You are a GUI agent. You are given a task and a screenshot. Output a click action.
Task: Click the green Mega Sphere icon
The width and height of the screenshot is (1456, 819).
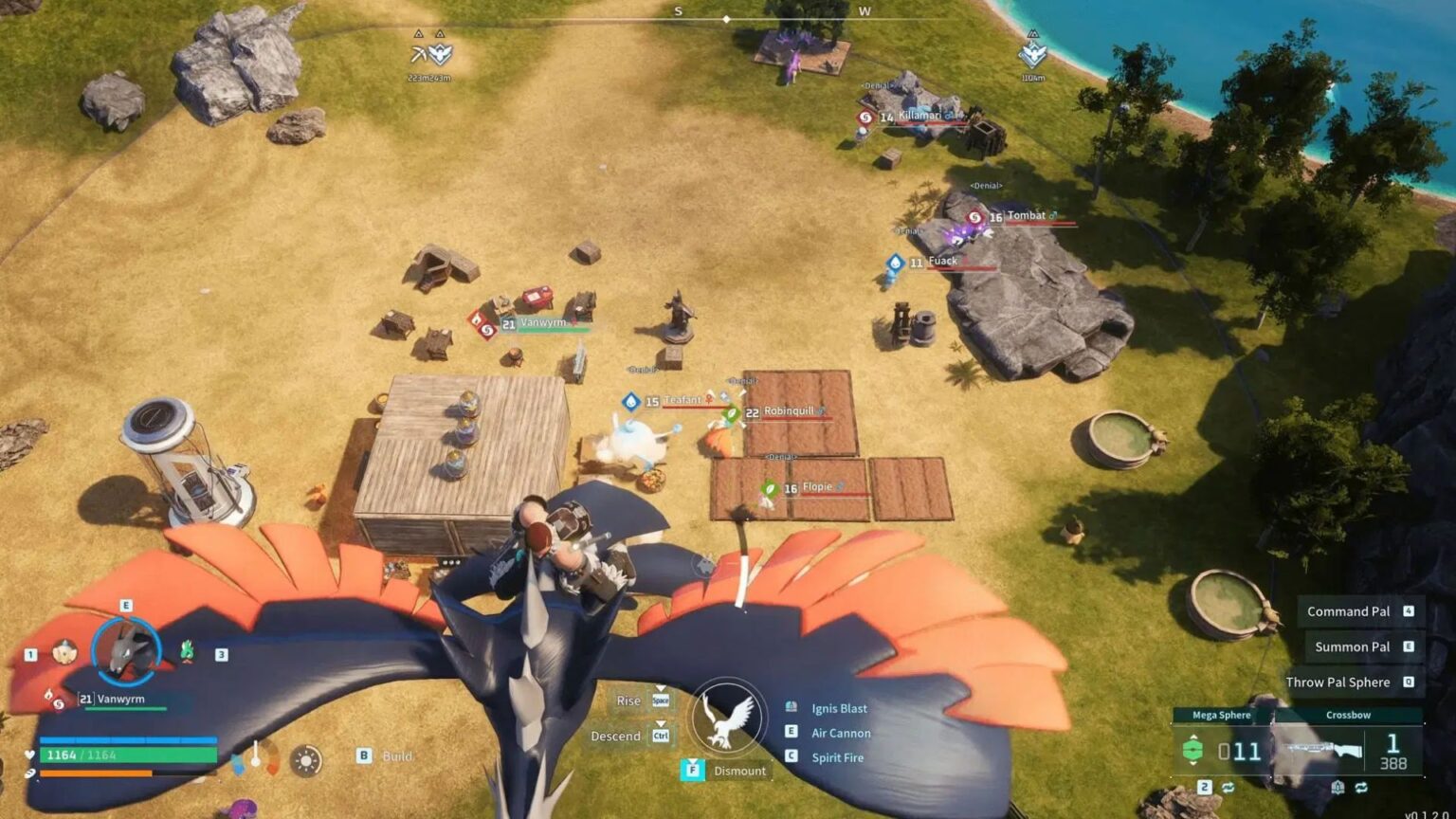click(x=1193, y=750)
